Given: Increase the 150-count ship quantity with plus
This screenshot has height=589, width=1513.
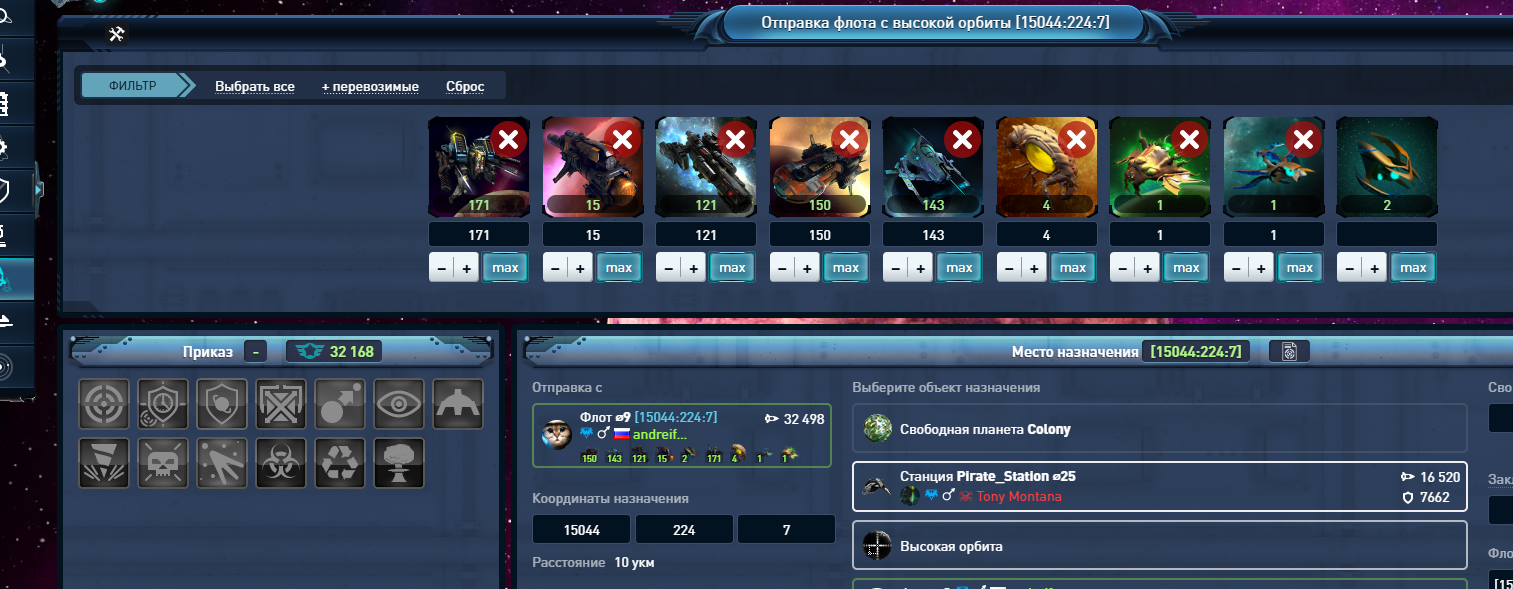Looking at the screenshot, I should (x=807, y=268).
